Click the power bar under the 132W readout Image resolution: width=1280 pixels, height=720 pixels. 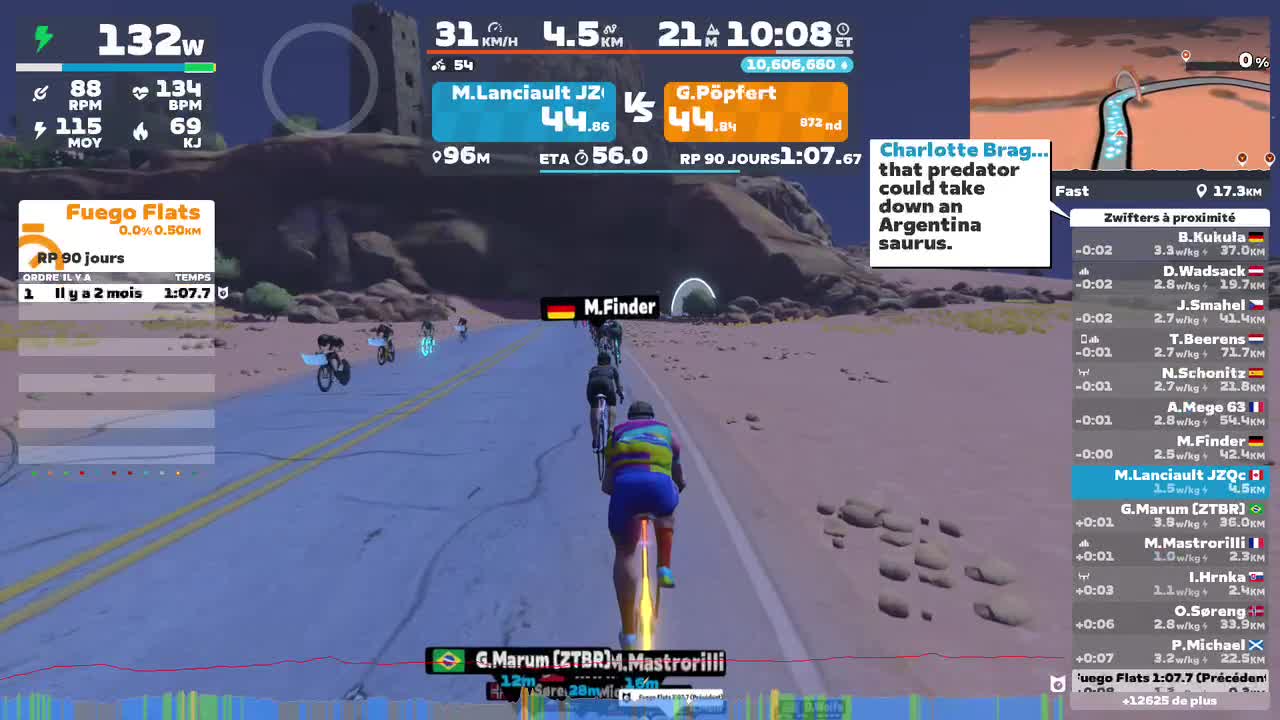116,67
